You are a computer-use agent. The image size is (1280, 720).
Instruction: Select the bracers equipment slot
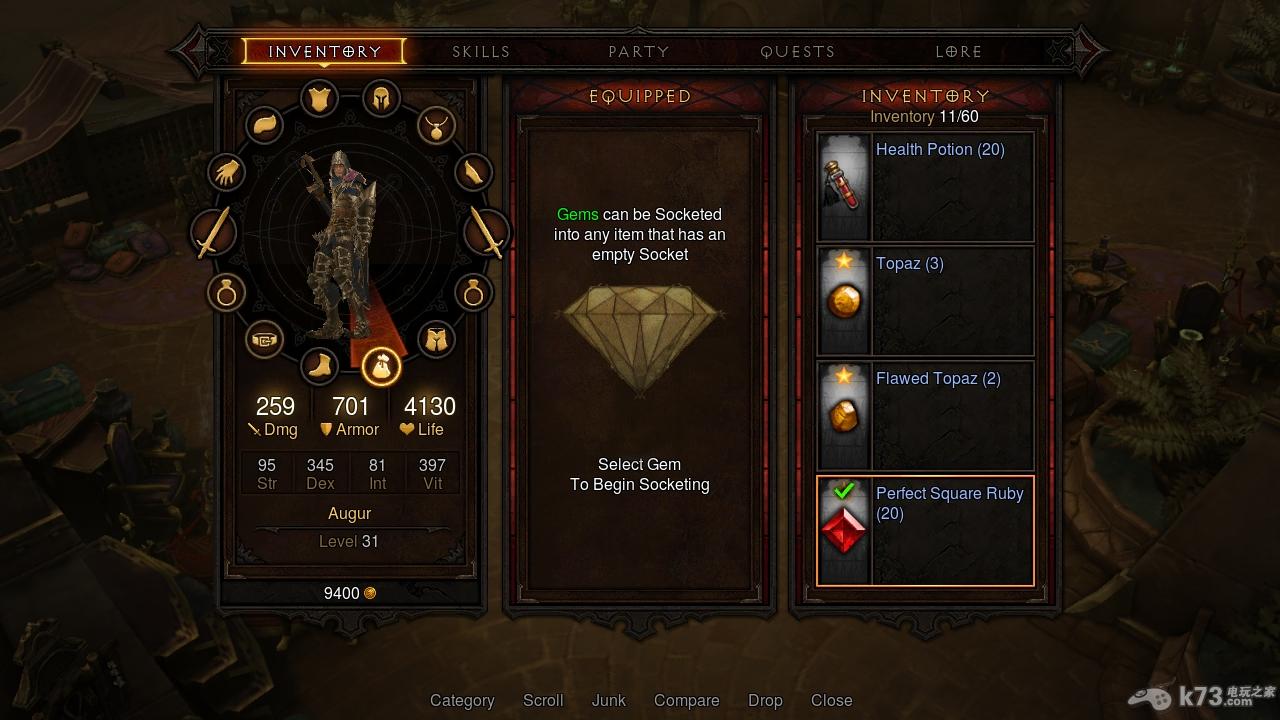click(x=474, y=172)
